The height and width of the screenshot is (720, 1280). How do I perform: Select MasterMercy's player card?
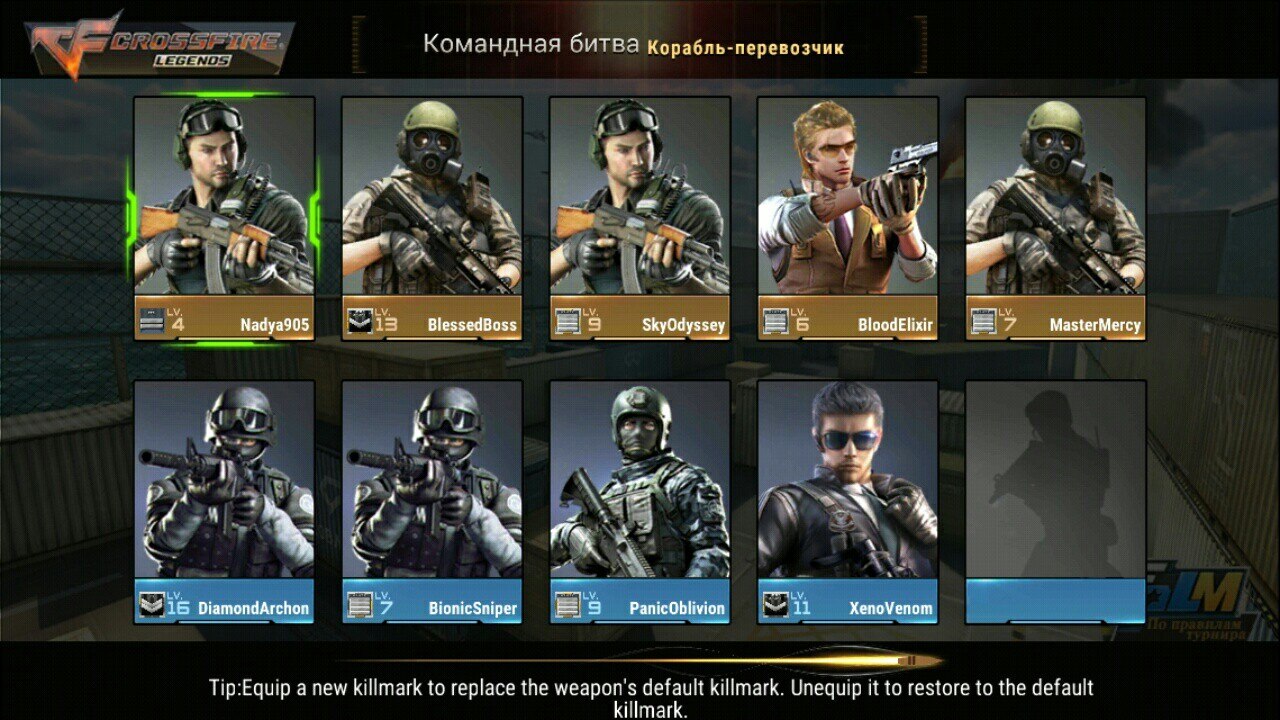[x=1056, y=218]
